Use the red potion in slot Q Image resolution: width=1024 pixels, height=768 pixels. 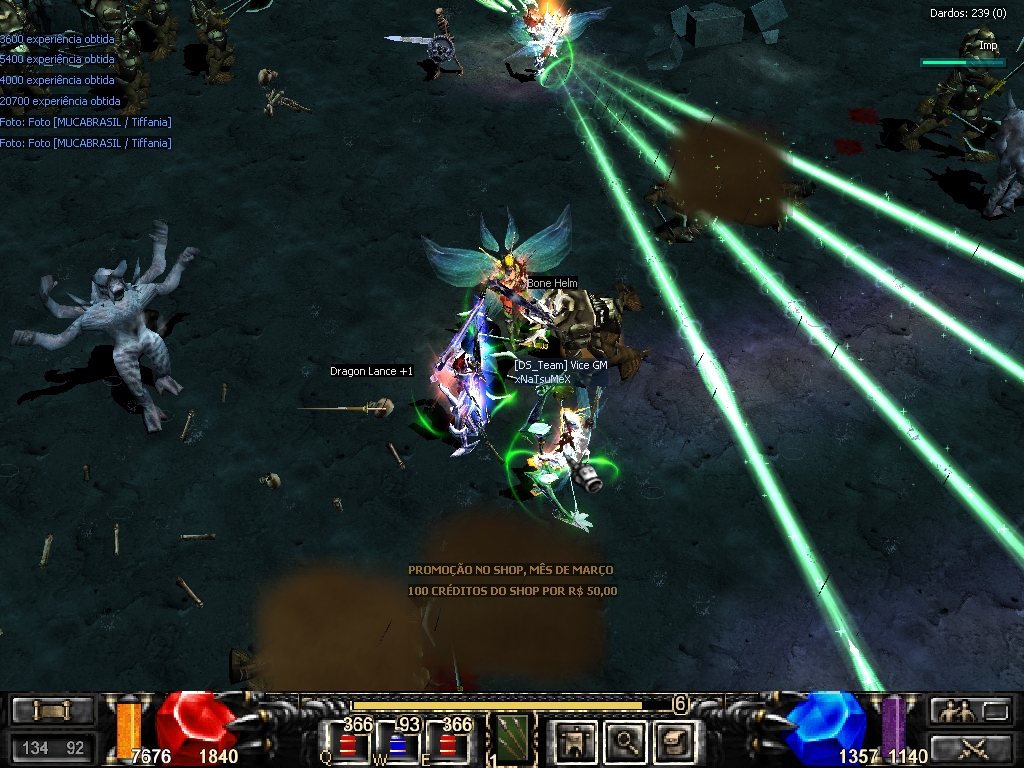[x=347, y=745]
